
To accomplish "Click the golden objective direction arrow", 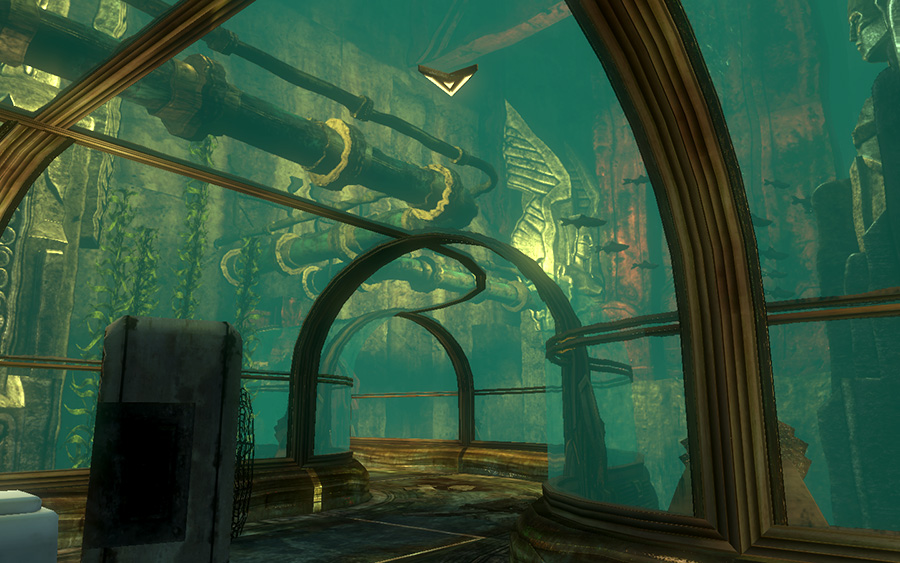I will click(447, 78).
